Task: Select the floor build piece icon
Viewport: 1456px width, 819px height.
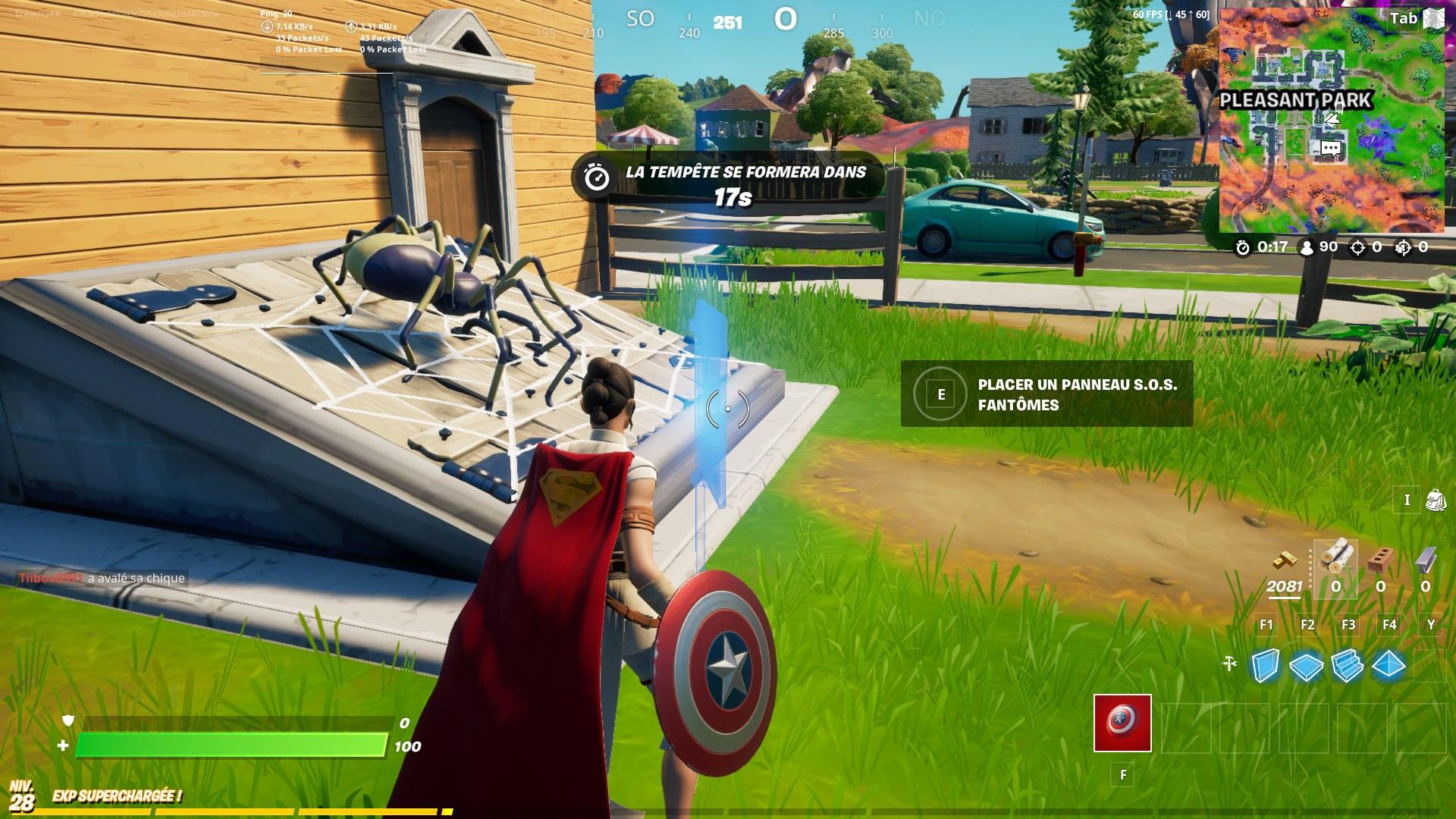Action: pyautogui.click(x=1306, y=665)
